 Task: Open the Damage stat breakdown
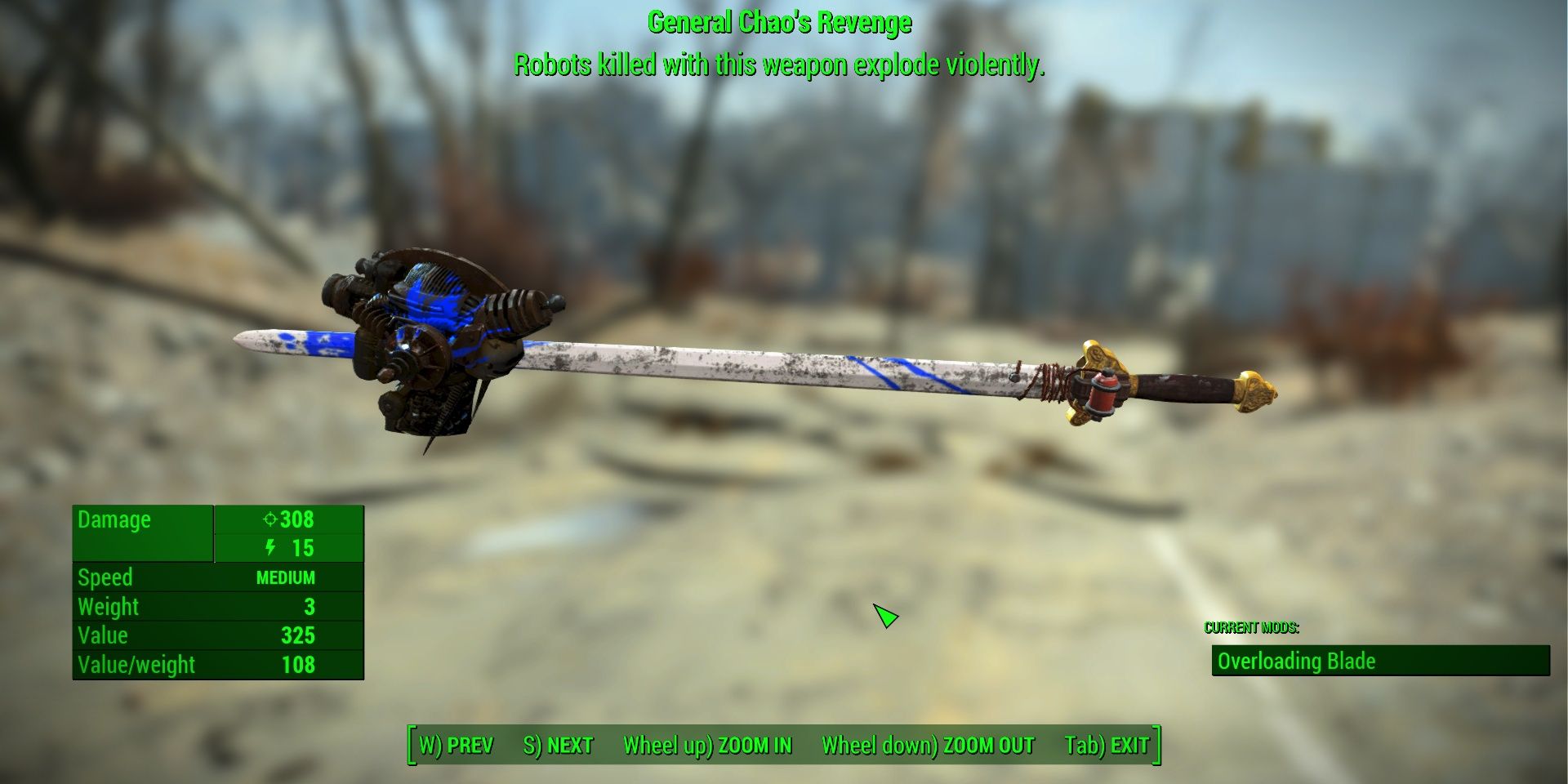coord(114,520)
